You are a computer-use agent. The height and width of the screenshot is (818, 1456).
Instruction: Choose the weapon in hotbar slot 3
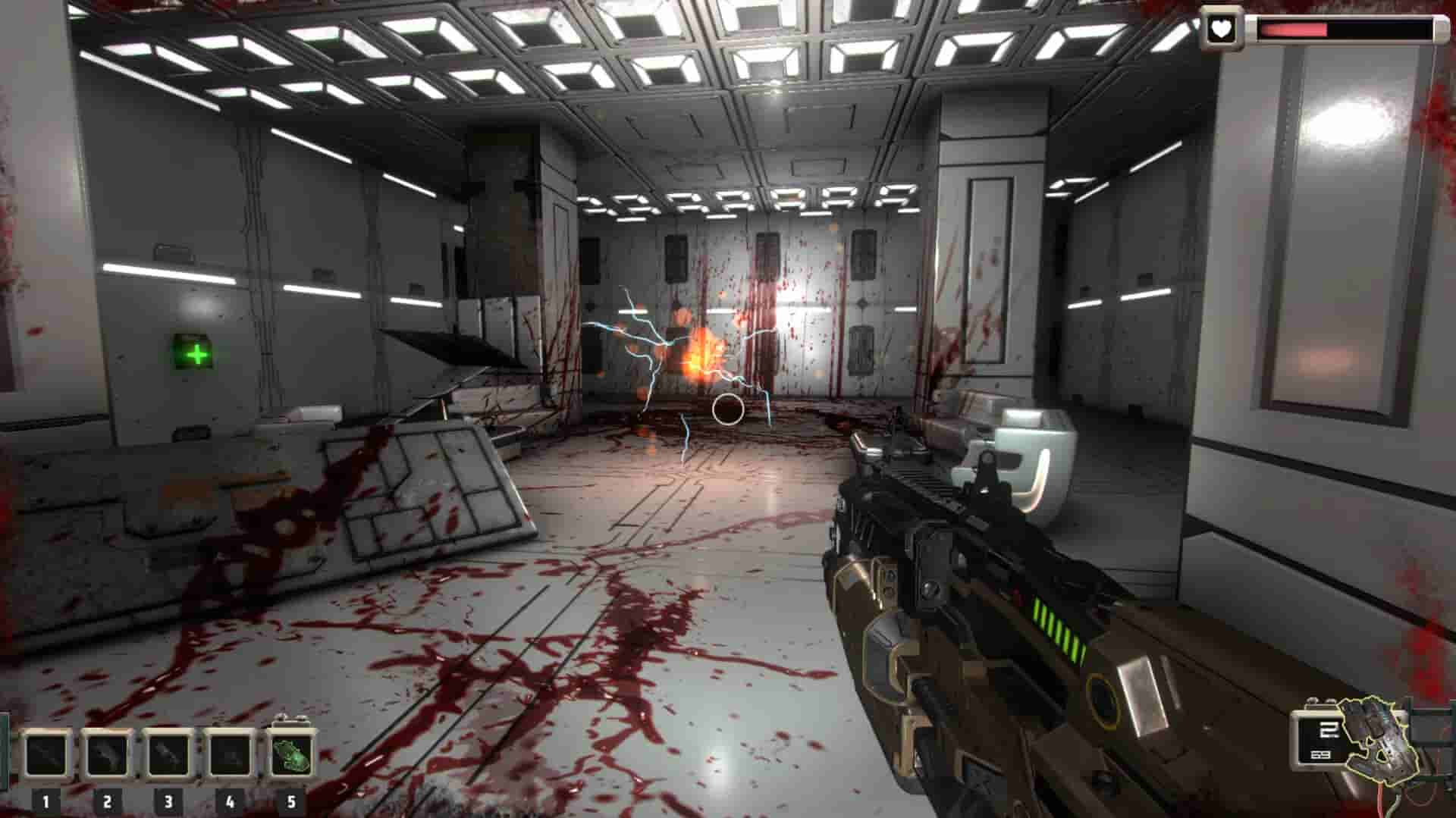coord(168,755)
